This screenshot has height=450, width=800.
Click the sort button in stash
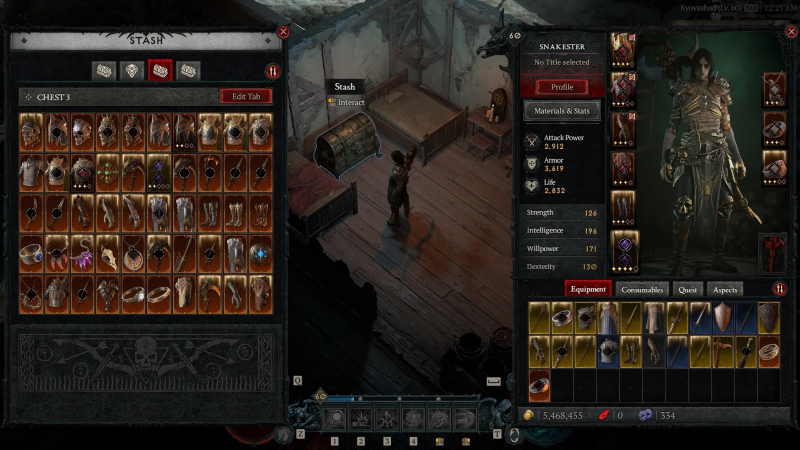pyautogui.click(x=272, y=71)
